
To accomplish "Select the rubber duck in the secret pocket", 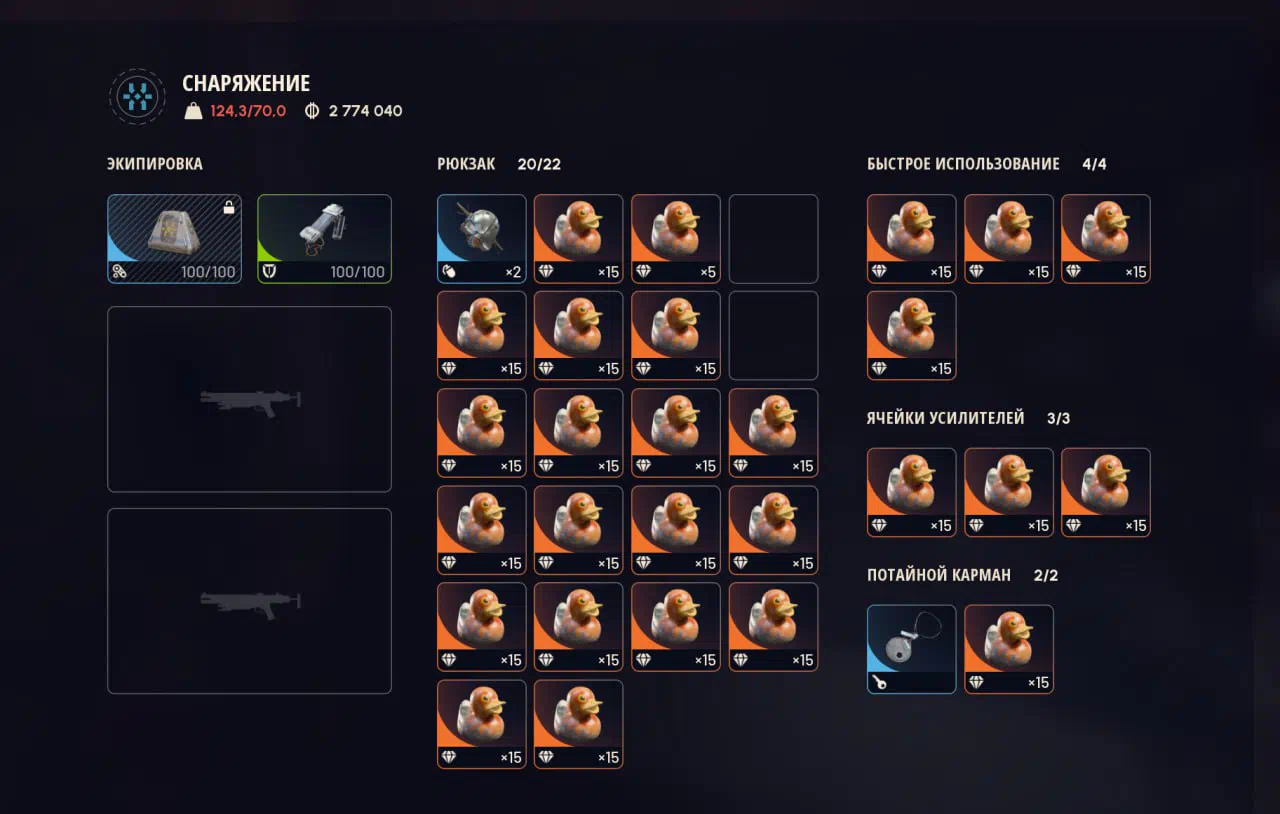I will coord(1008,649).
